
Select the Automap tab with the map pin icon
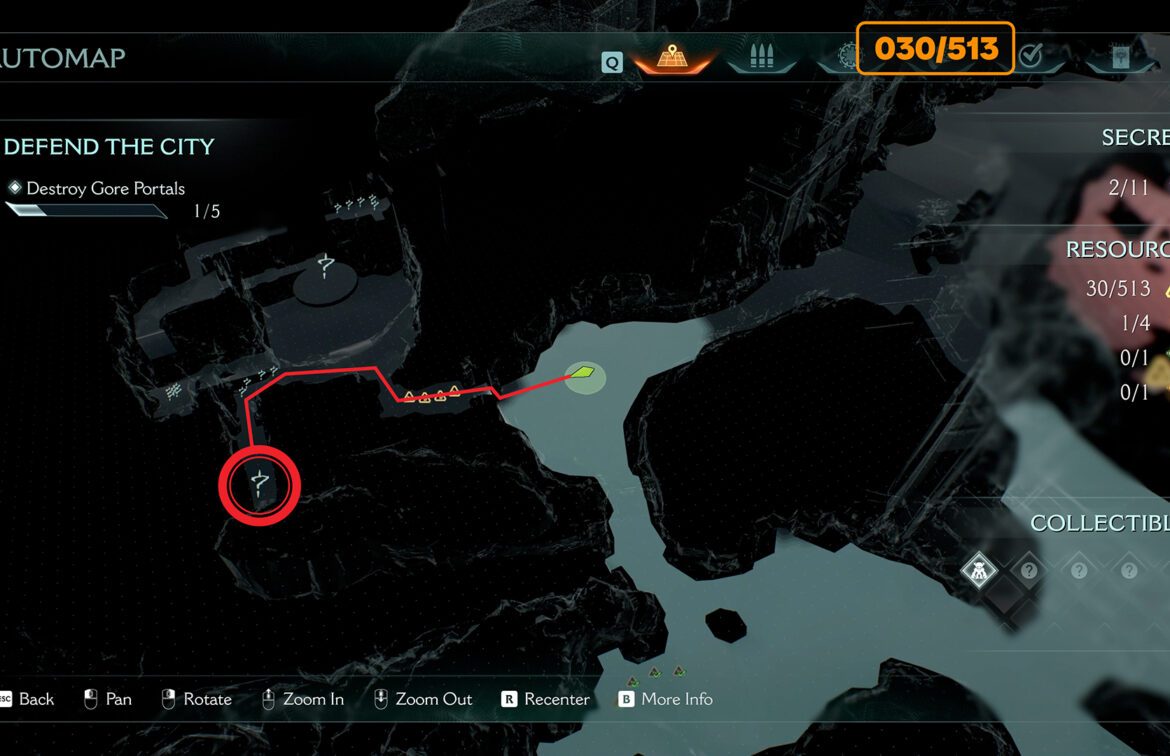(672, 58)
